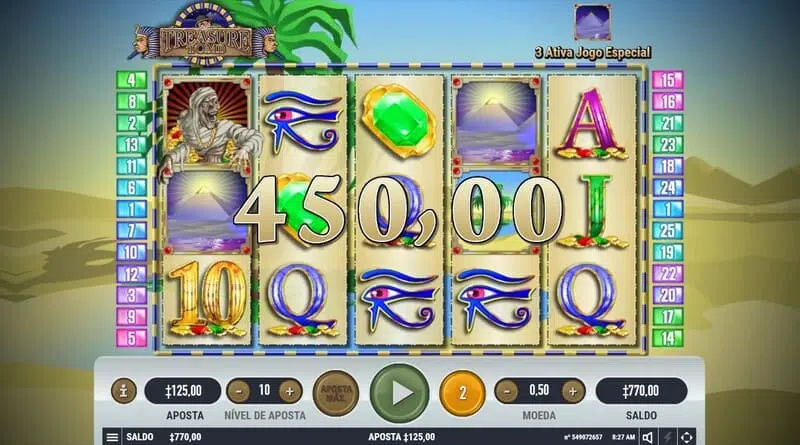Choose payline number 5 marker
This screenshot has height=445, width=800.
(132, 337)
